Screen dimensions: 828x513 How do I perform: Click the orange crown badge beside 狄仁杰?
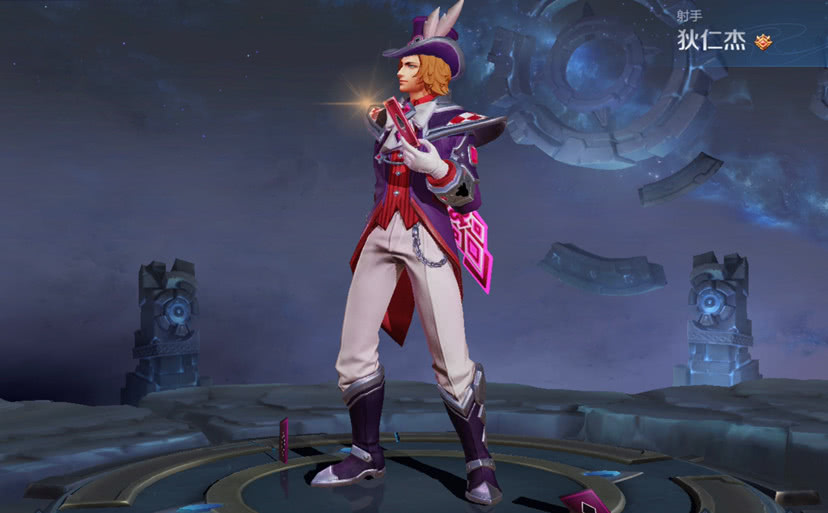tap(763, 42)
